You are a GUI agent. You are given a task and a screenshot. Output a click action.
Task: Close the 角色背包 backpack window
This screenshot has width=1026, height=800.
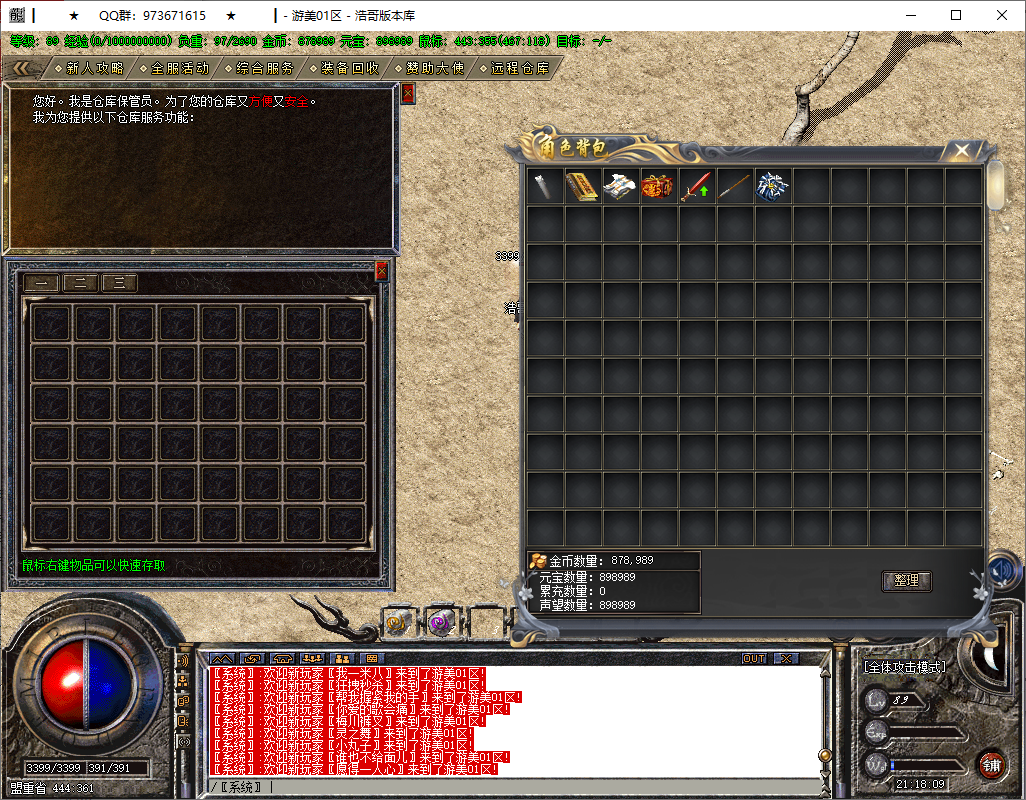pyautogui.click(x=962, y=150)
